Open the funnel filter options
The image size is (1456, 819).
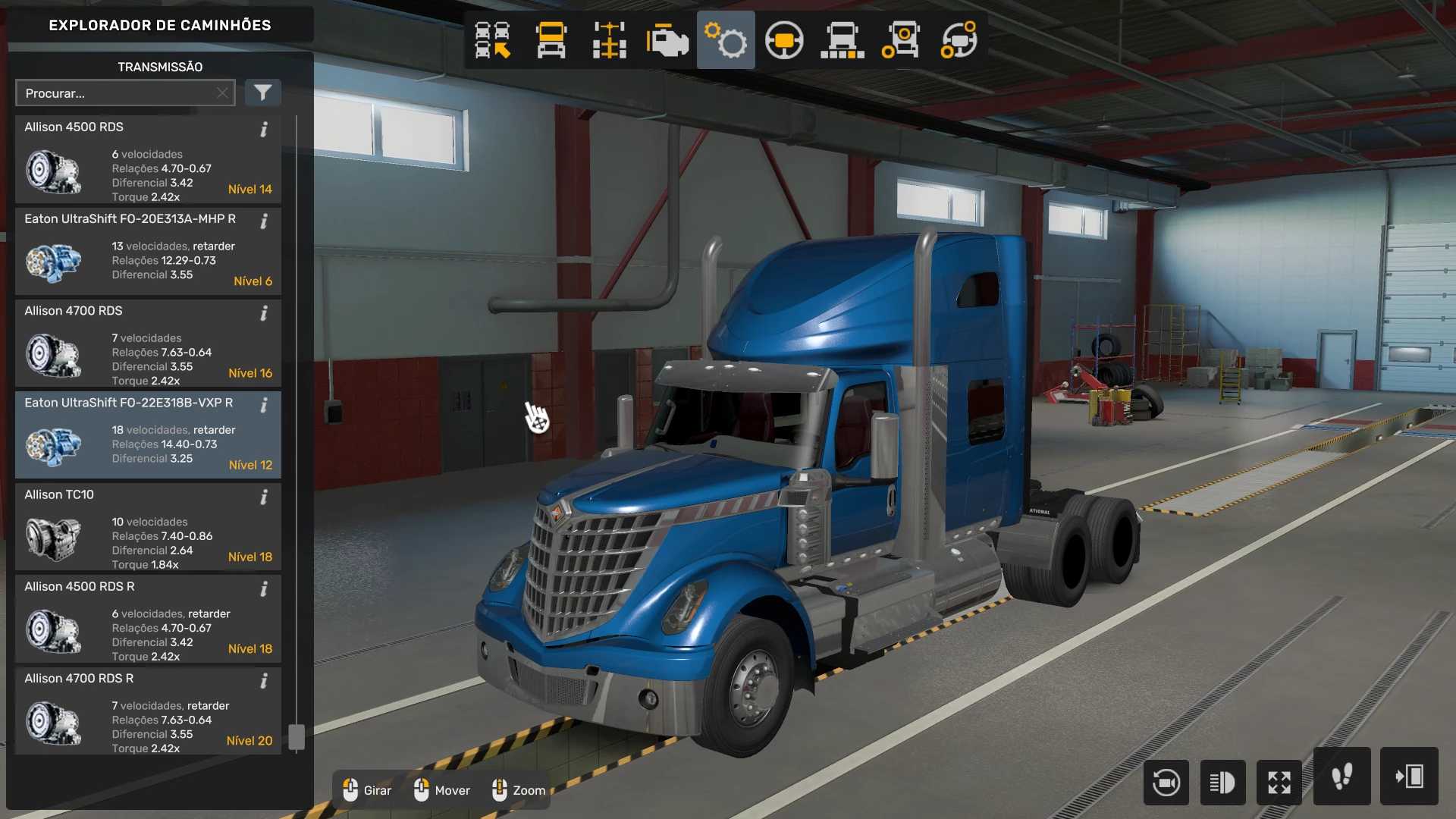pyautogui.click(x=262, y=93)
